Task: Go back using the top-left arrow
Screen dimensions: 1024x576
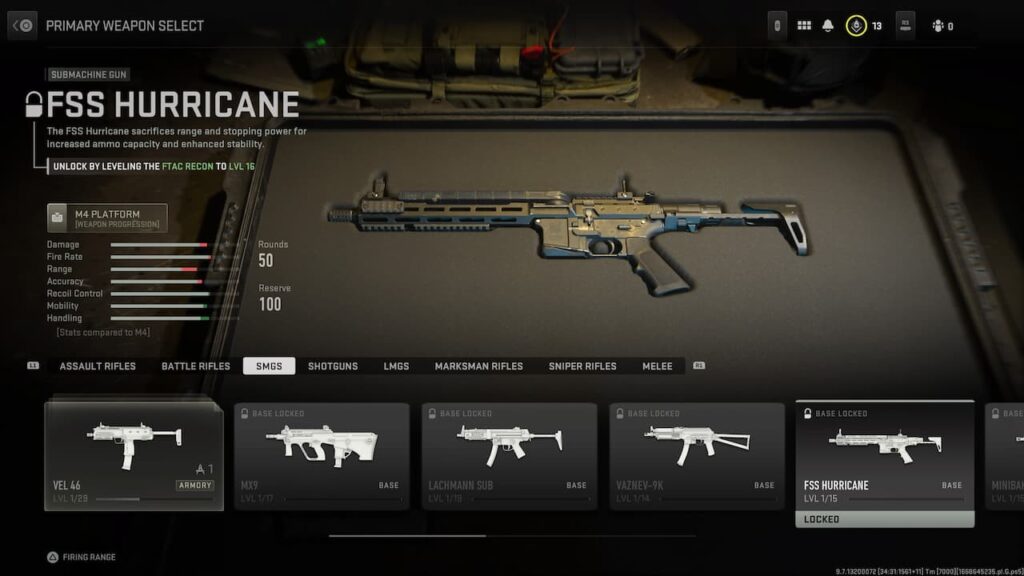Action: pyautogui.click(x=23, y=25)
